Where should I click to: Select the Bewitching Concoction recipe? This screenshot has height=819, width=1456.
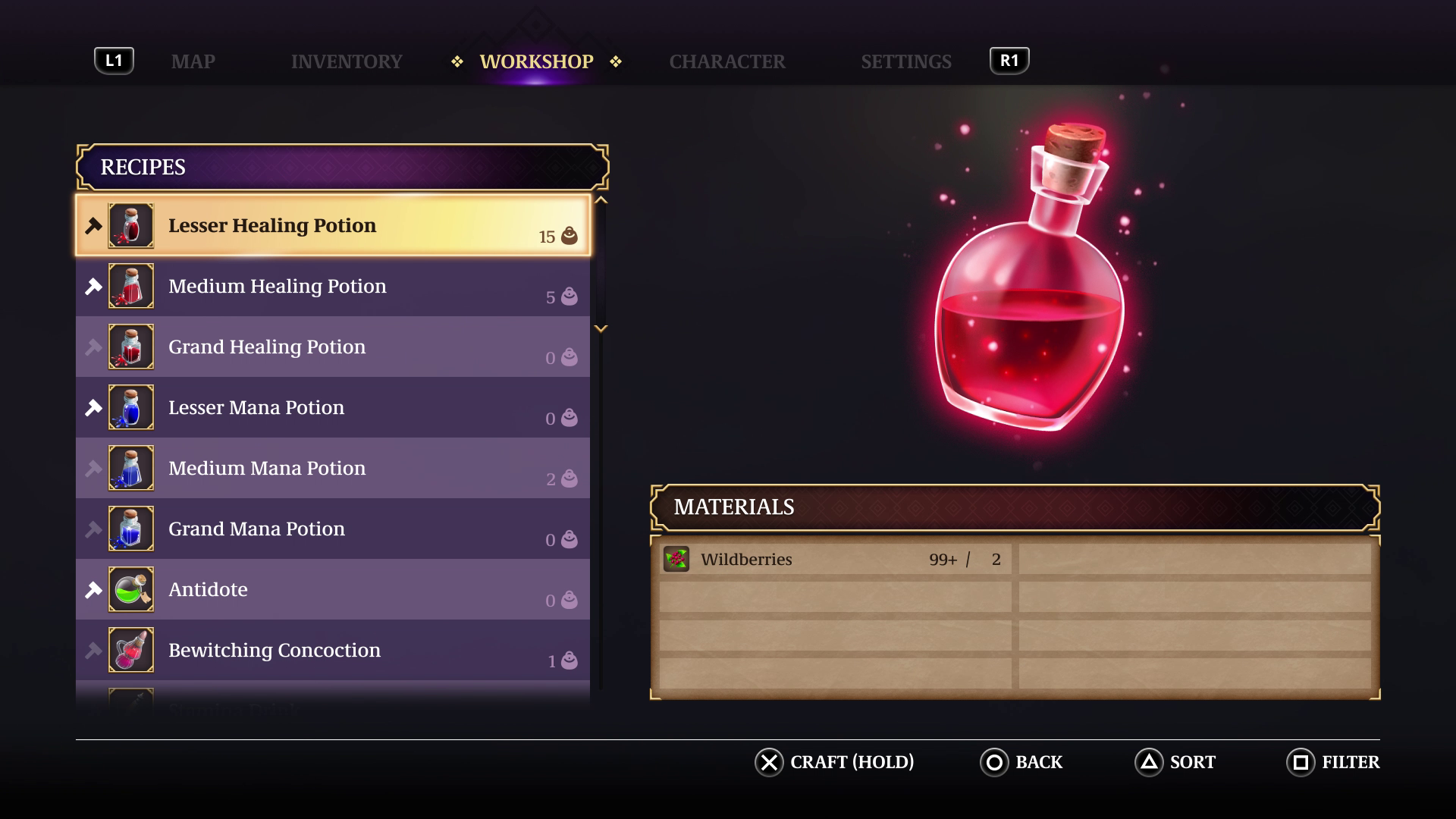click(x=334, y=650)
